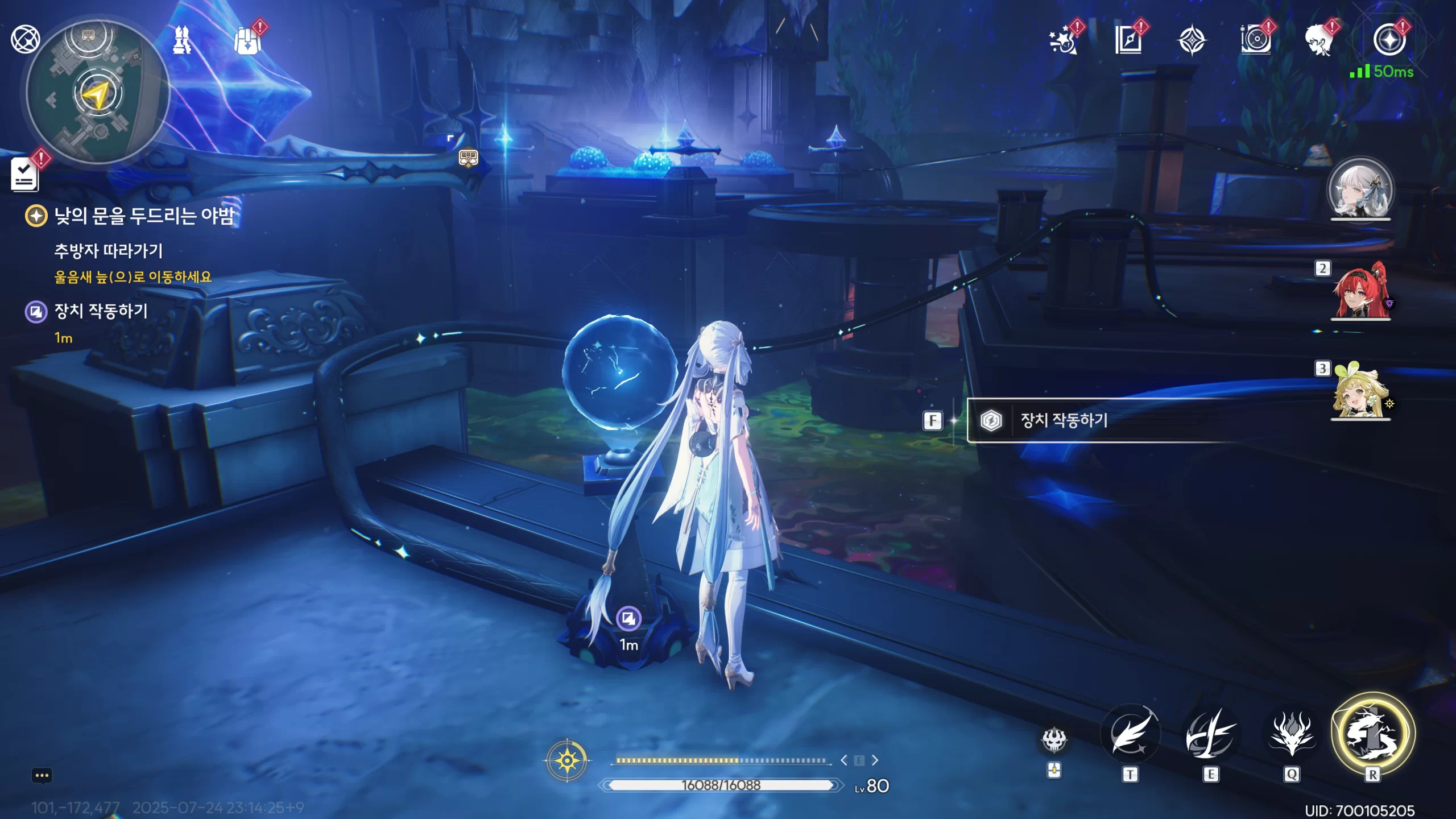Open the terminal menu icon beside the minimap

coord(25,39)
